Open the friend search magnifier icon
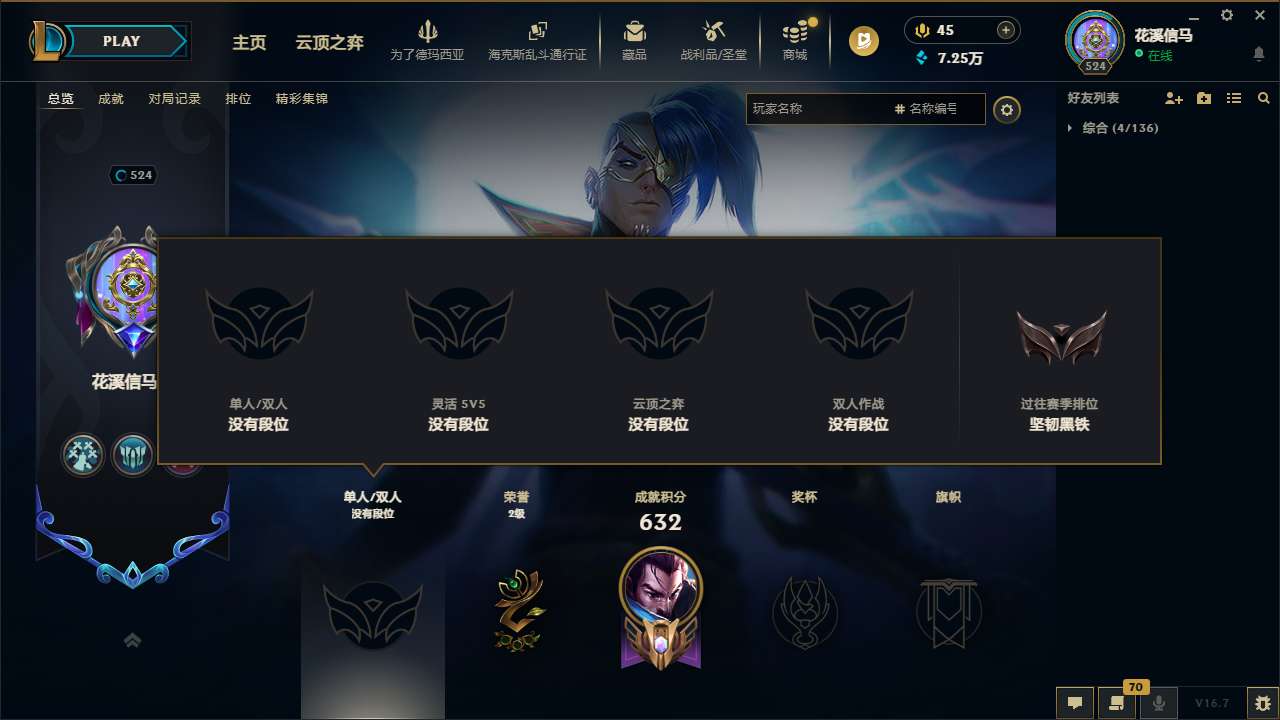Image resolution: width=1280 pixels, height=720 pixels. pyautogui.click(x=1262, y=98)
